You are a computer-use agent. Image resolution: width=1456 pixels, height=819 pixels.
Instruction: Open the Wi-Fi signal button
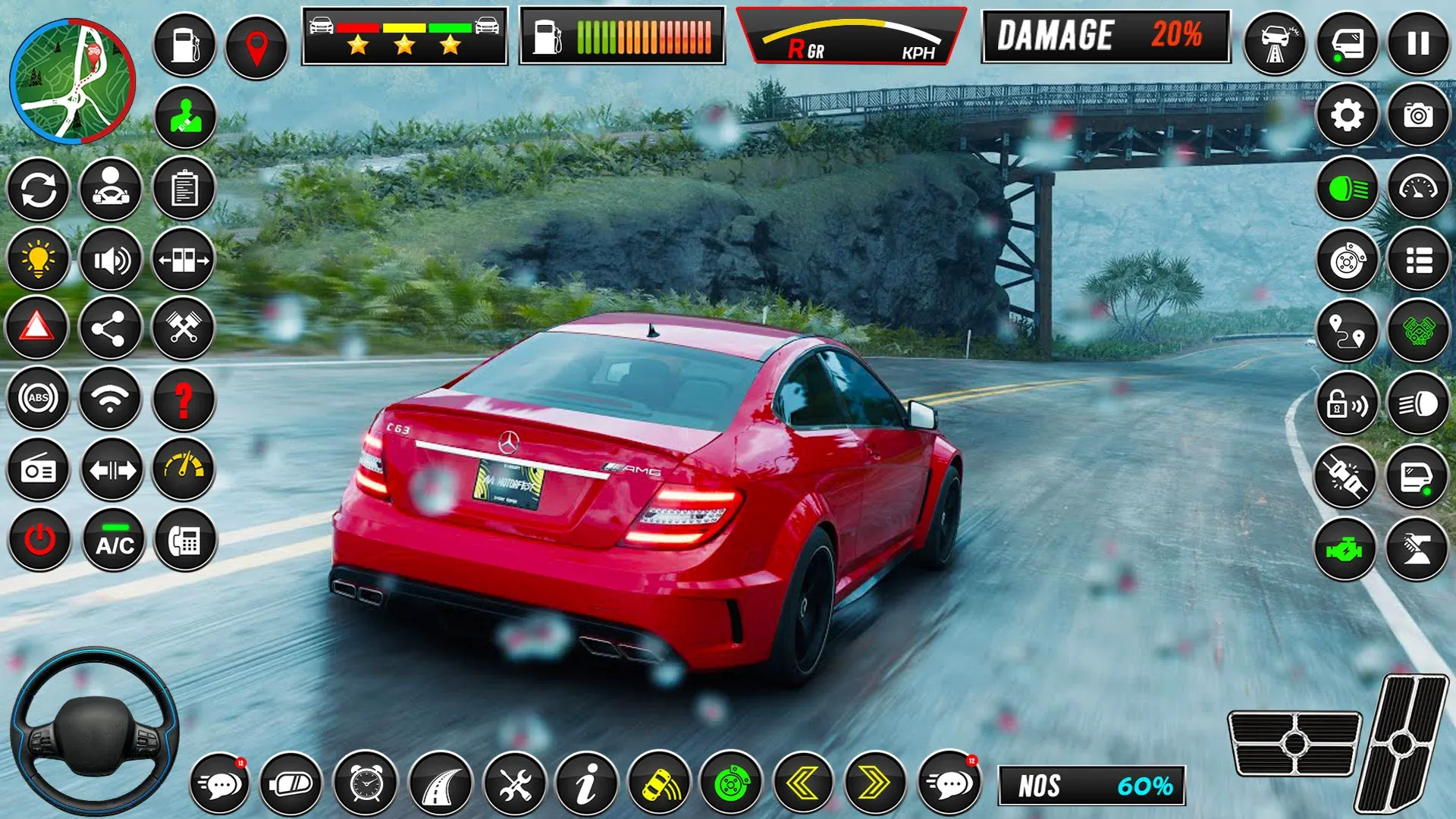110,398
